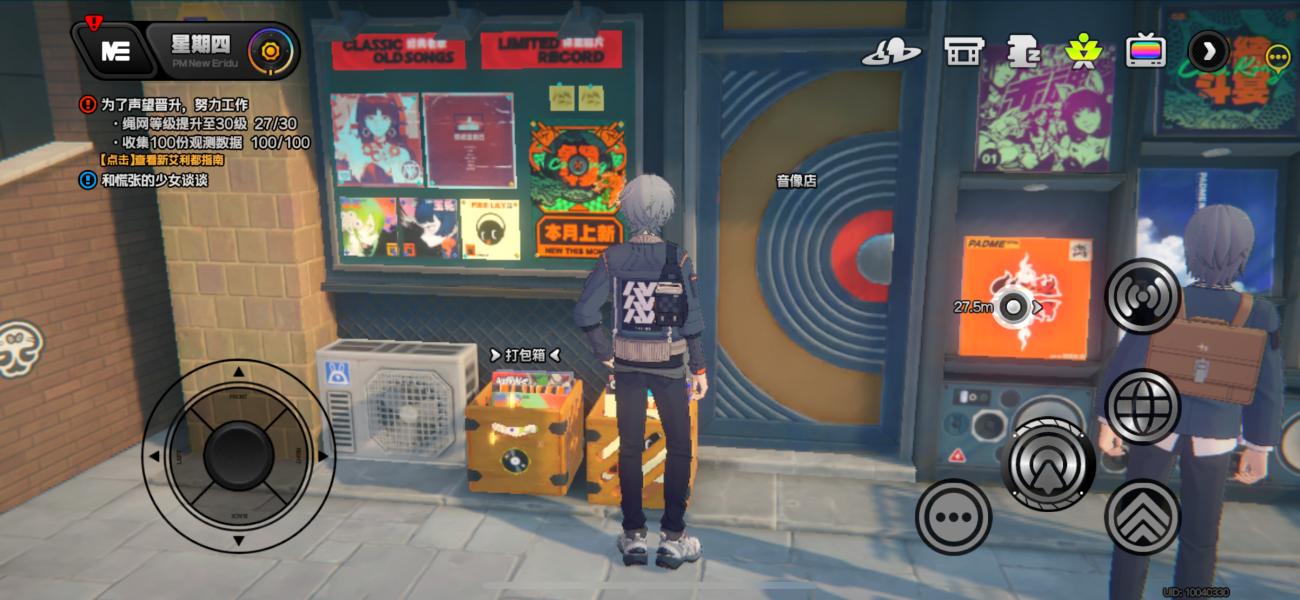Image resolution: width=1300 pixels, height=600 pixels.
Task: Tap the large arrow interact button
Action: pyautogui.click(x=1049, y=464)
